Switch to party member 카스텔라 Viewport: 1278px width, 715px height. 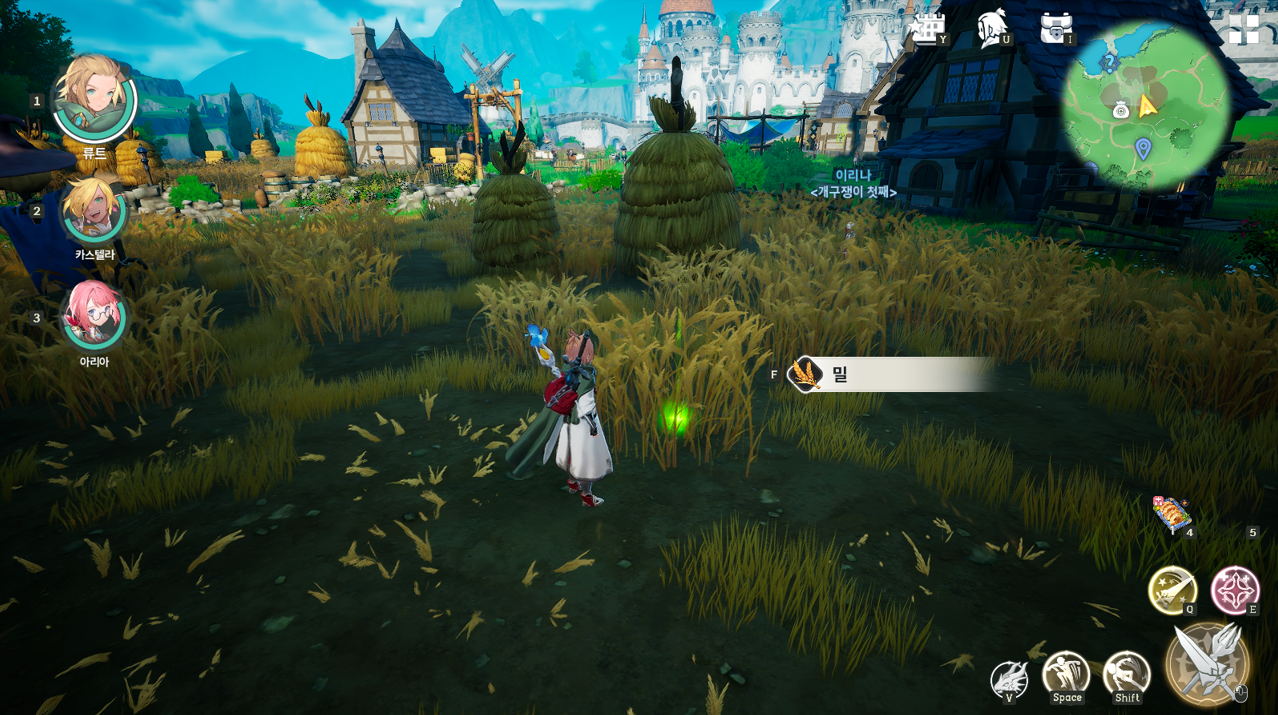94,210
